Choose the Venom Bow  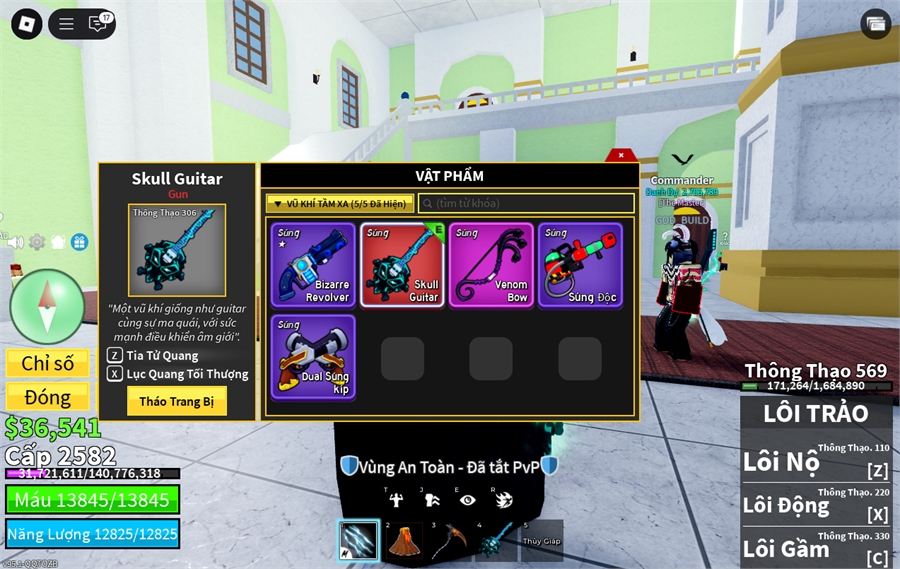(491, 264)
